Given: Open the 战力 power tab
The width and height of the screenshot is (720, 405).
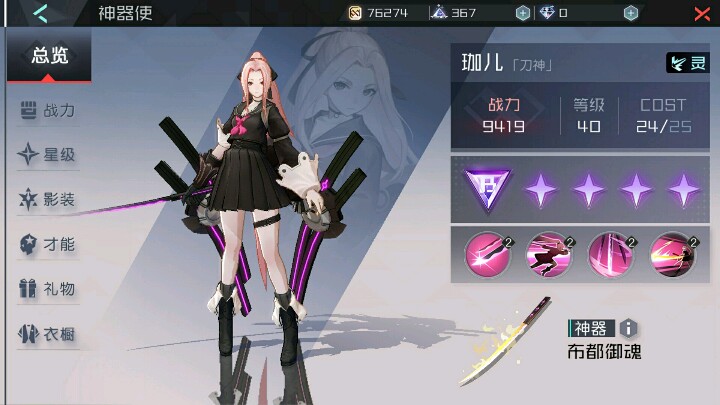Looking at the screenshot, I should point(49,110).
